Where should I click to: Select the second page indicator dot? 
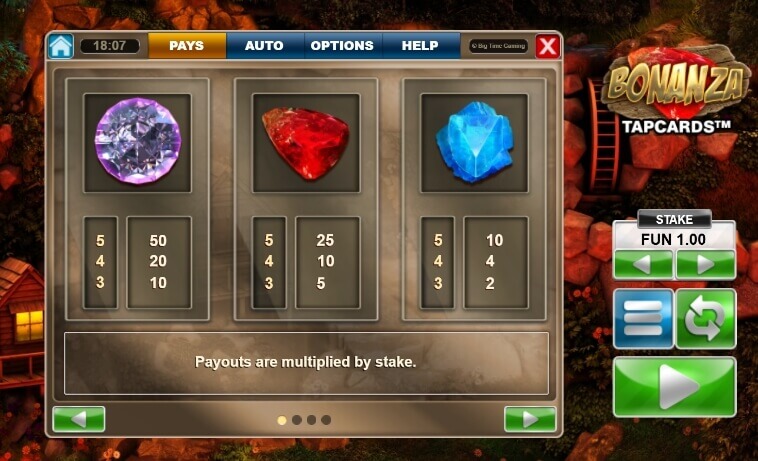point(296,420)
